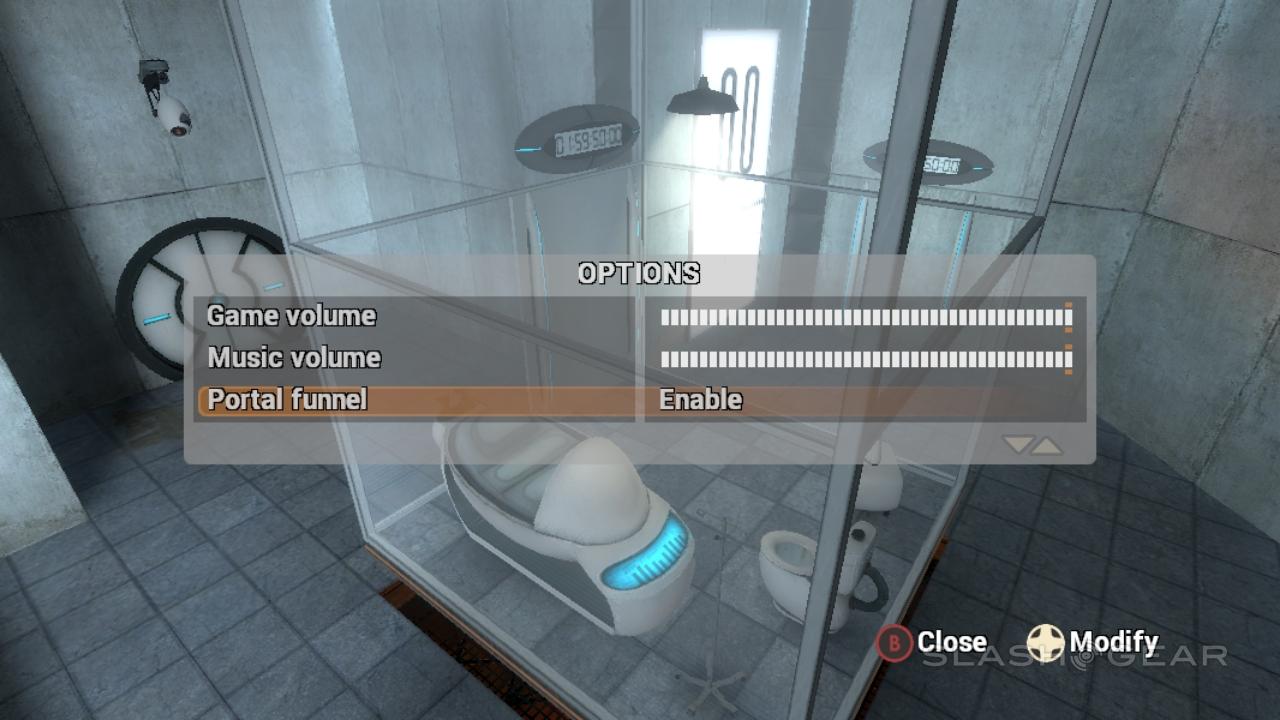1280x720 pixels.
Task: Click the down arrow scroll indicator
Action: click(1019, 445)
